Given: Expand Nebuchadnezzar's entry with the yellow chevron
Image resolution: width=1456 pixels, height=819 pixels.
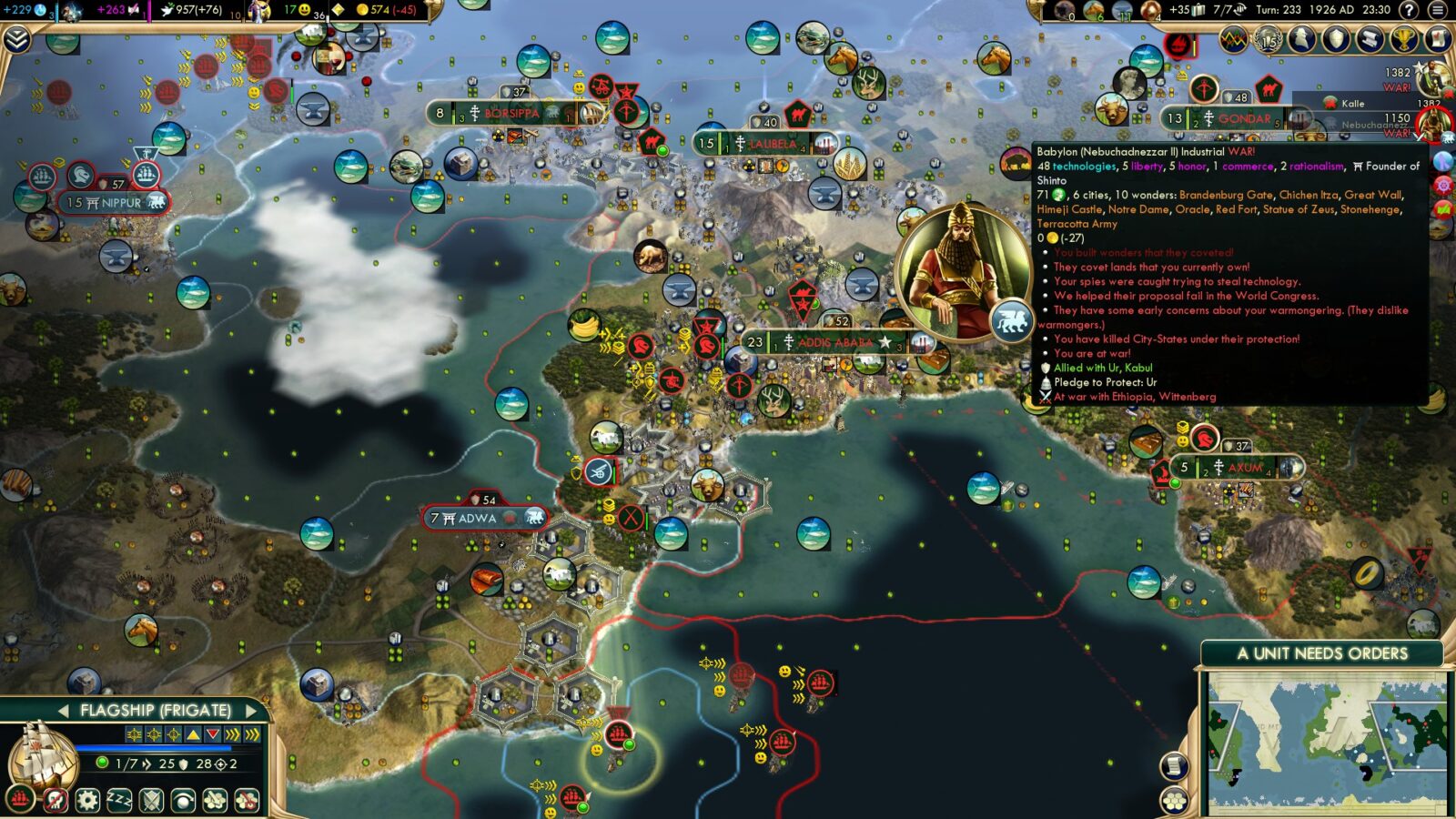Looking at the screenshot, I should [1420, 136].
